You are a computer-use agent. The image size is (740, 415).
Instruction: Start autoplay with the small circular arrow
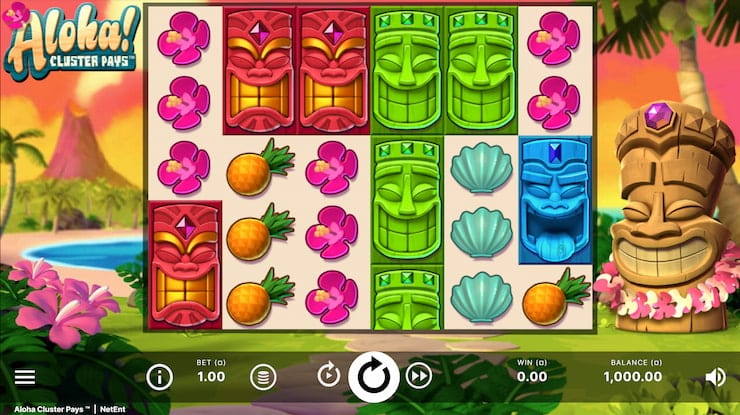pyautogui.click(x=328, y=376)
